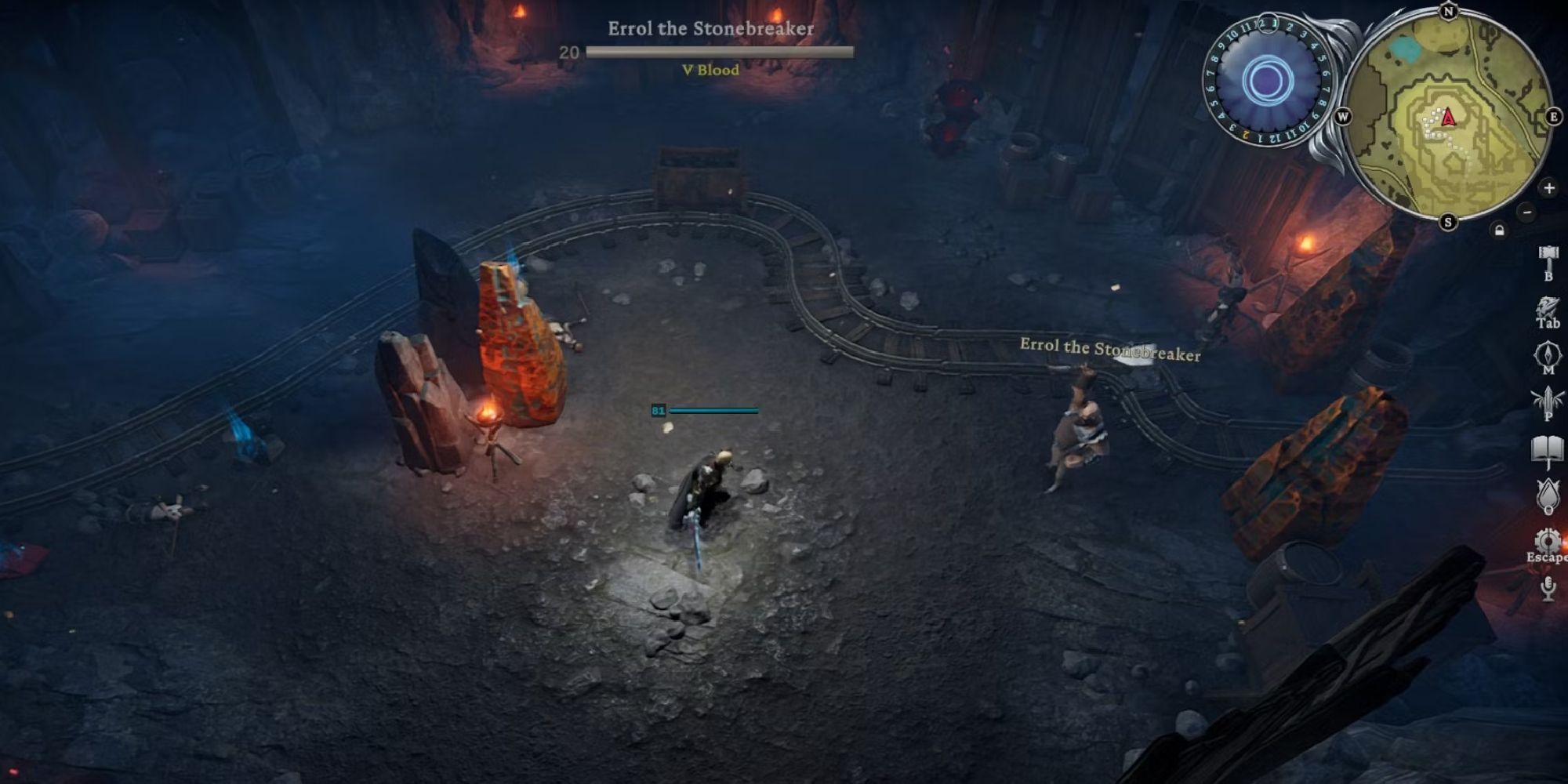Click the W marker on the minimap

[x=1344, y=116]
